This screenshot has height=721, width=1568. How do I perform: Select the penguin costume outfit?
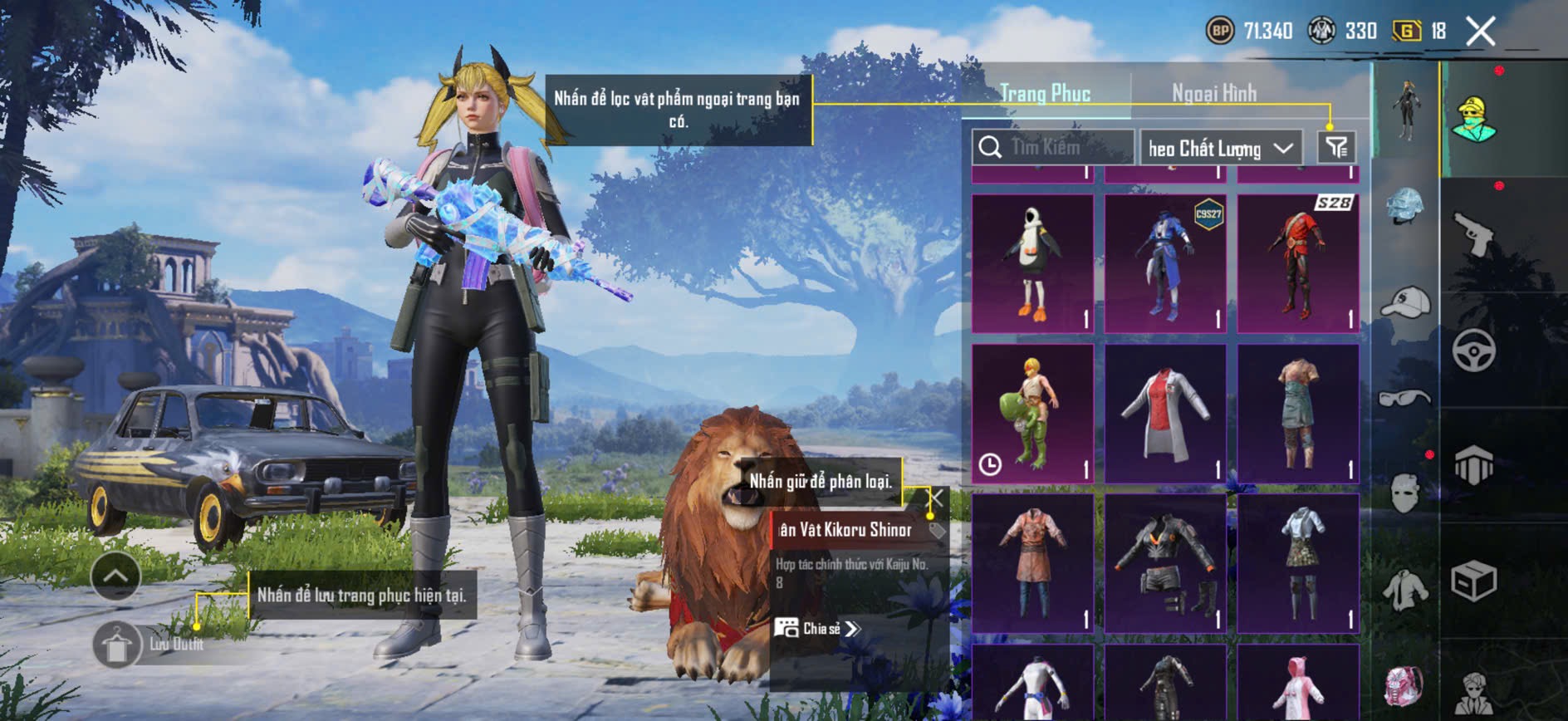click(1032, 263)
